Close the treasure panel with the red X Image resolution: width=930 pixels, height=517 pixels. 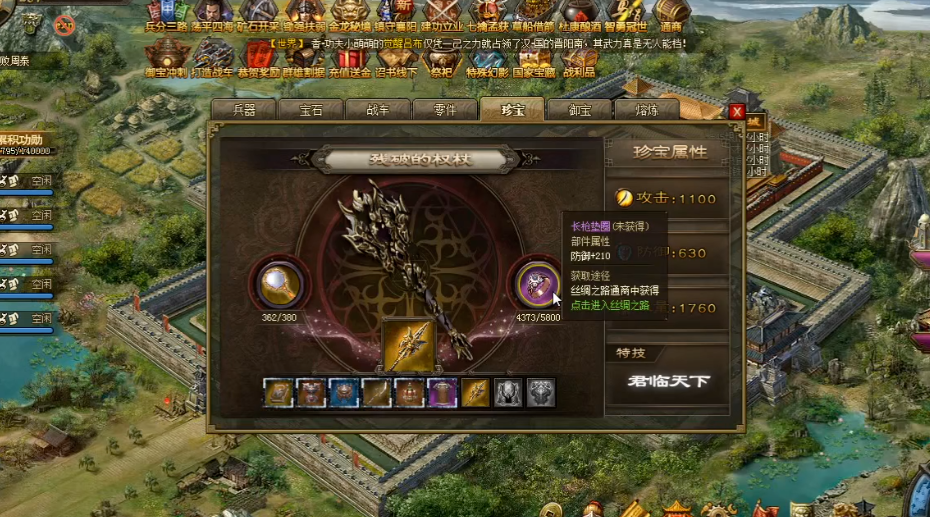point(737,112)
